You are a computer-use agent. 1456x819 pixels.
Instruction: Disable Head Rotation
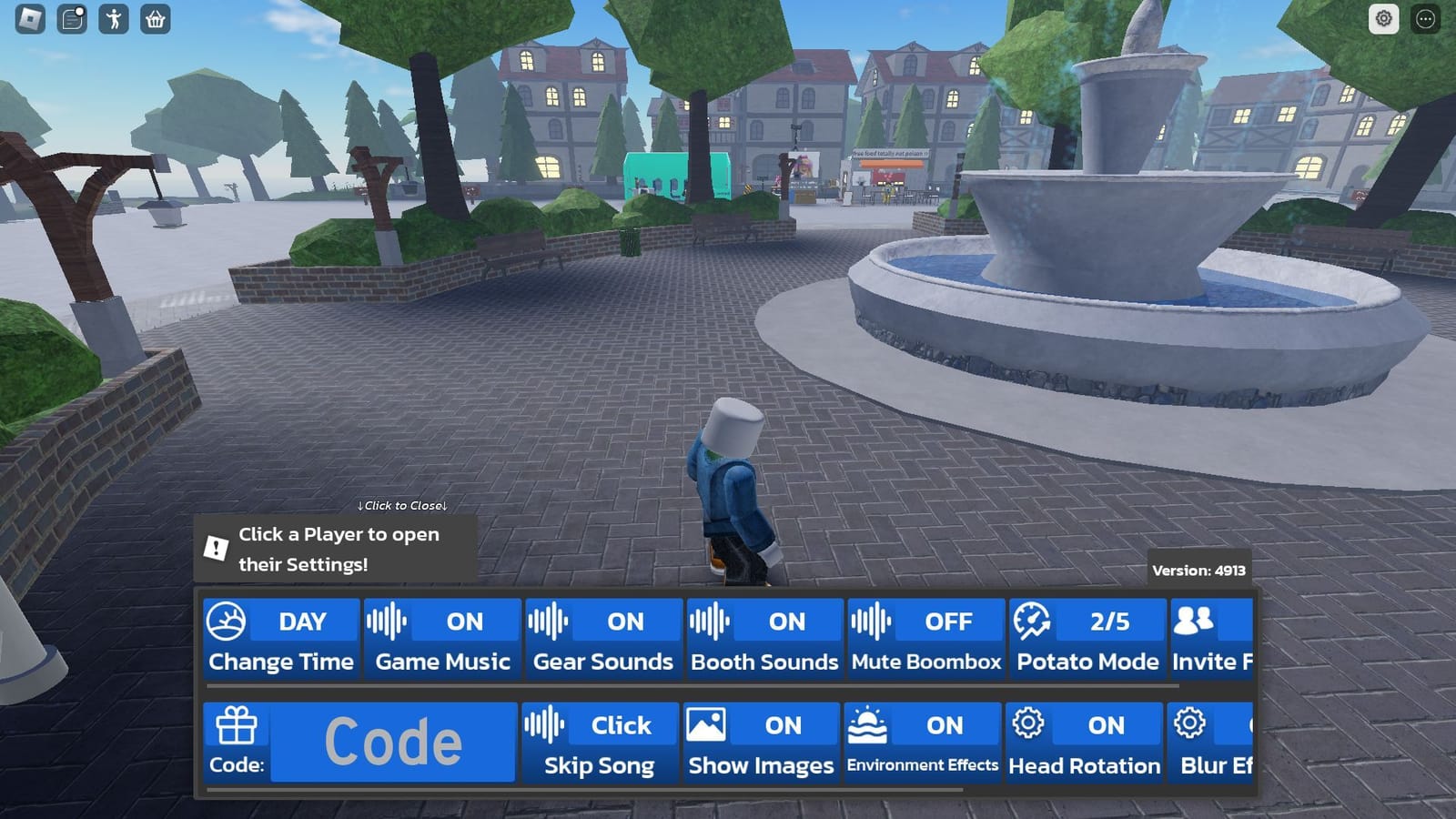click(x=1083, y=743)
